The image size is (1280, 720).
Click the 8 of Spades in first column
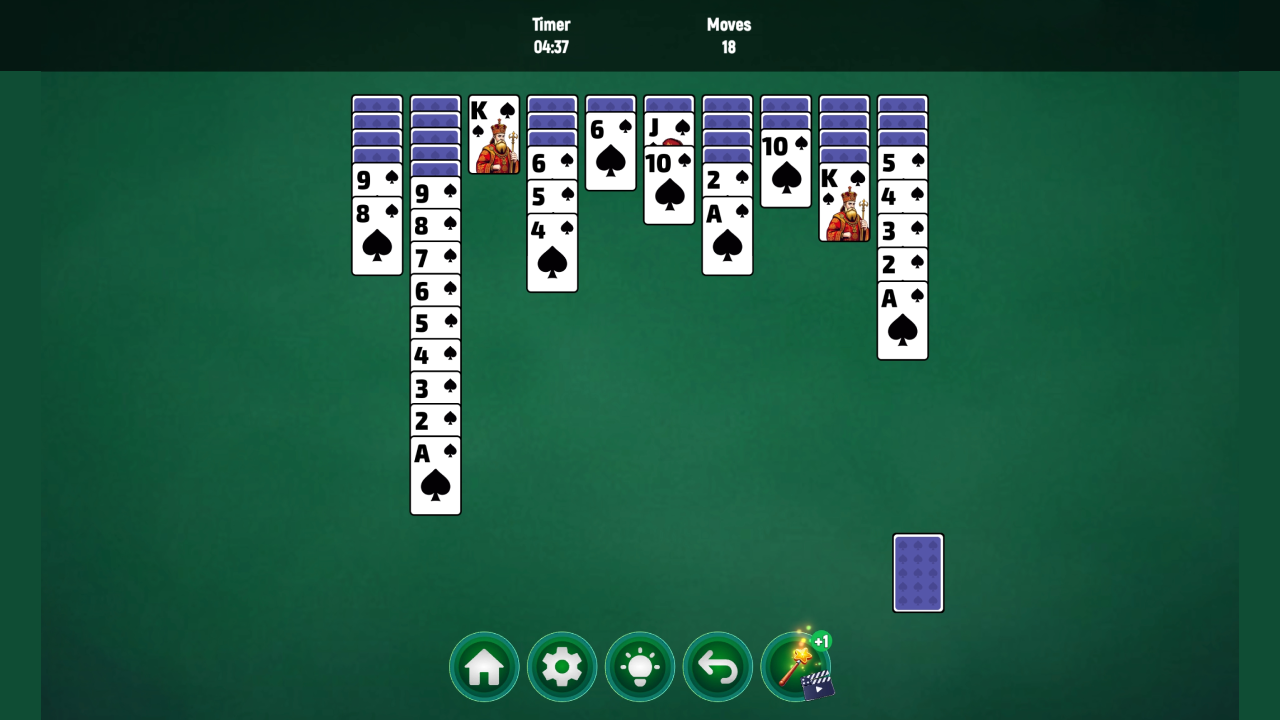377,235
